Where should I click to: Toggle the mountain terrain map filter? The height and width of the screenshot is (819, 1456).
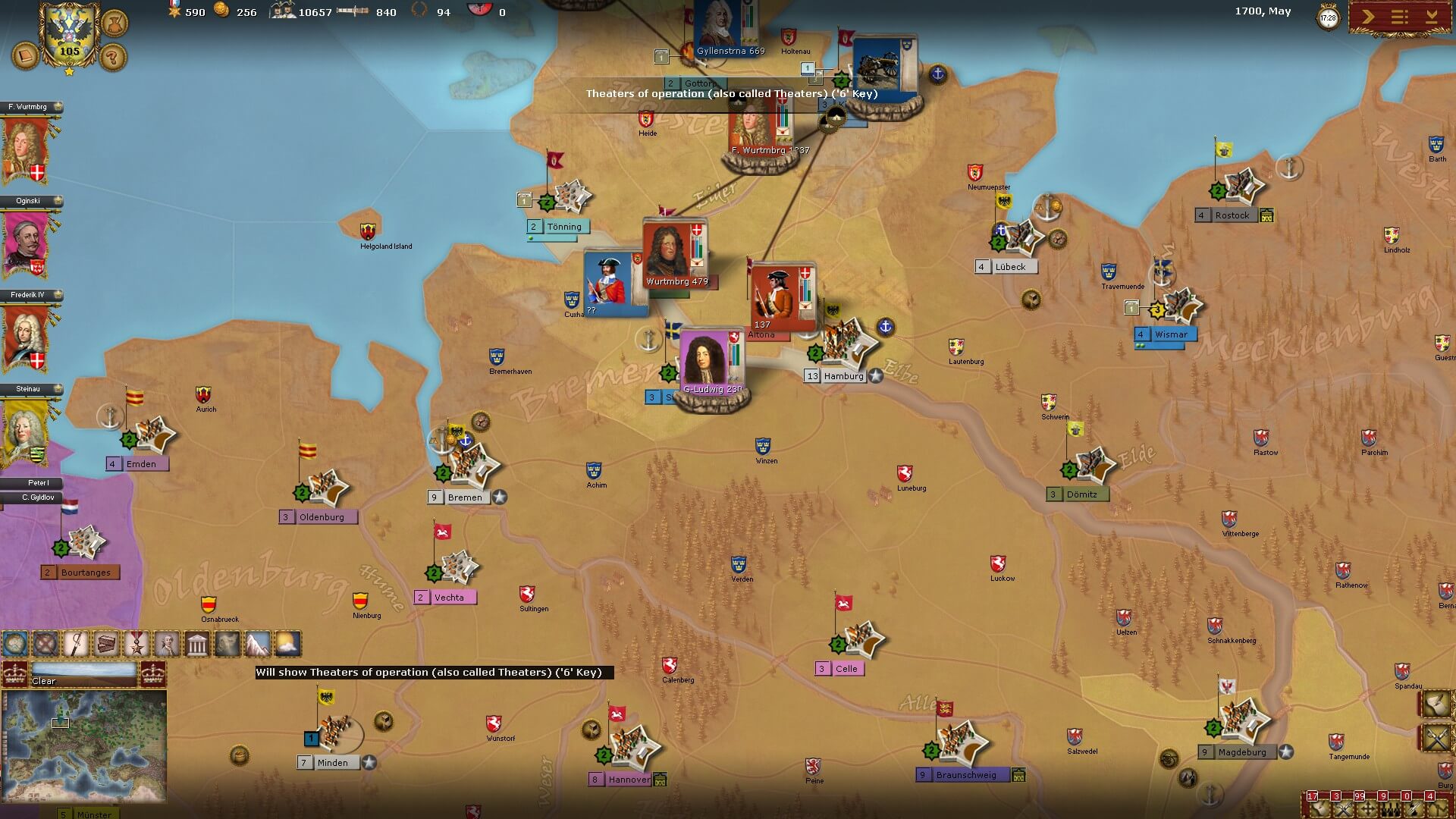click(257, 645)
